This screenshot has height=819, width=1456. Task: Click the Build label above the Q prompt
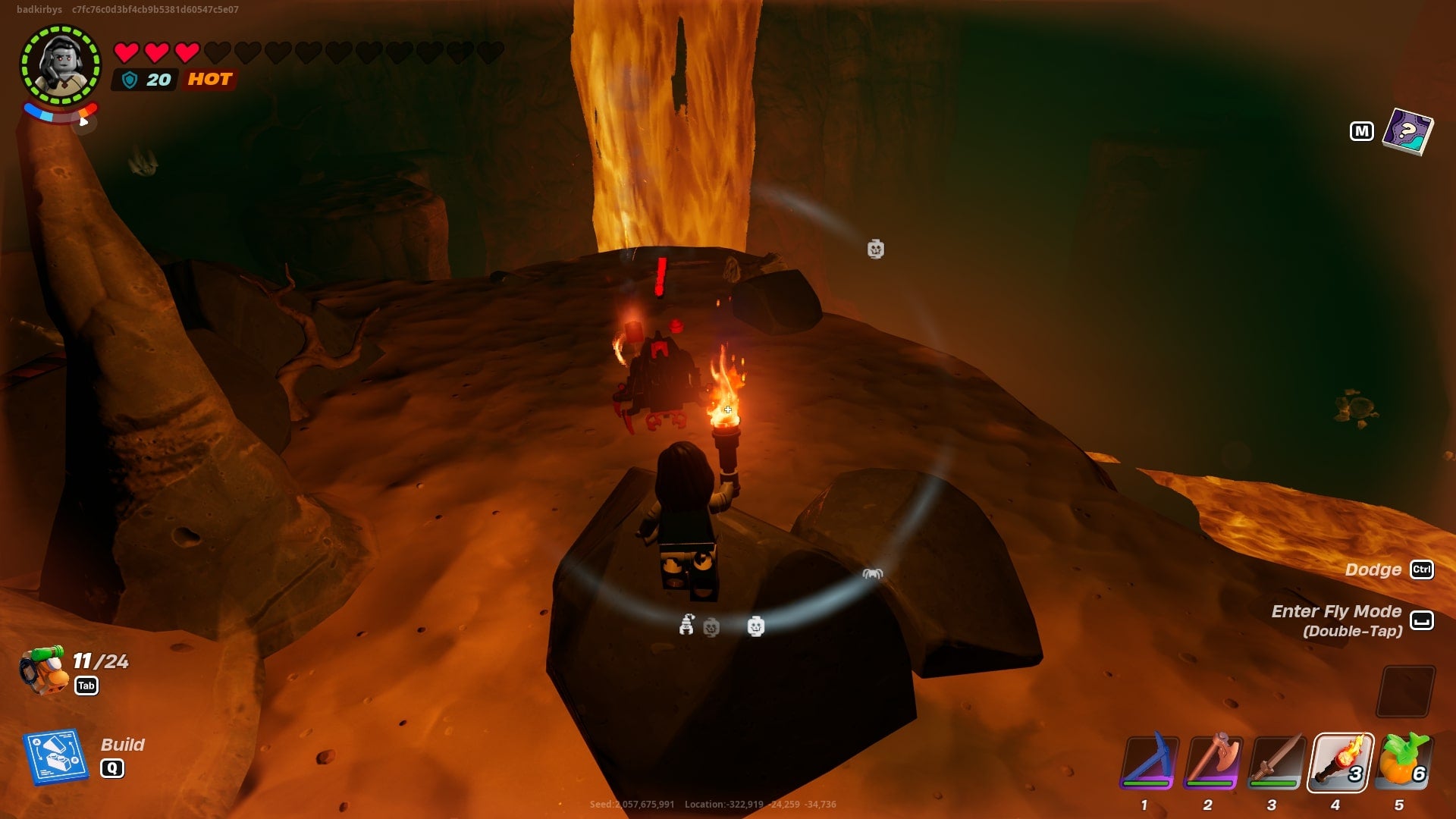coord(124,745)
